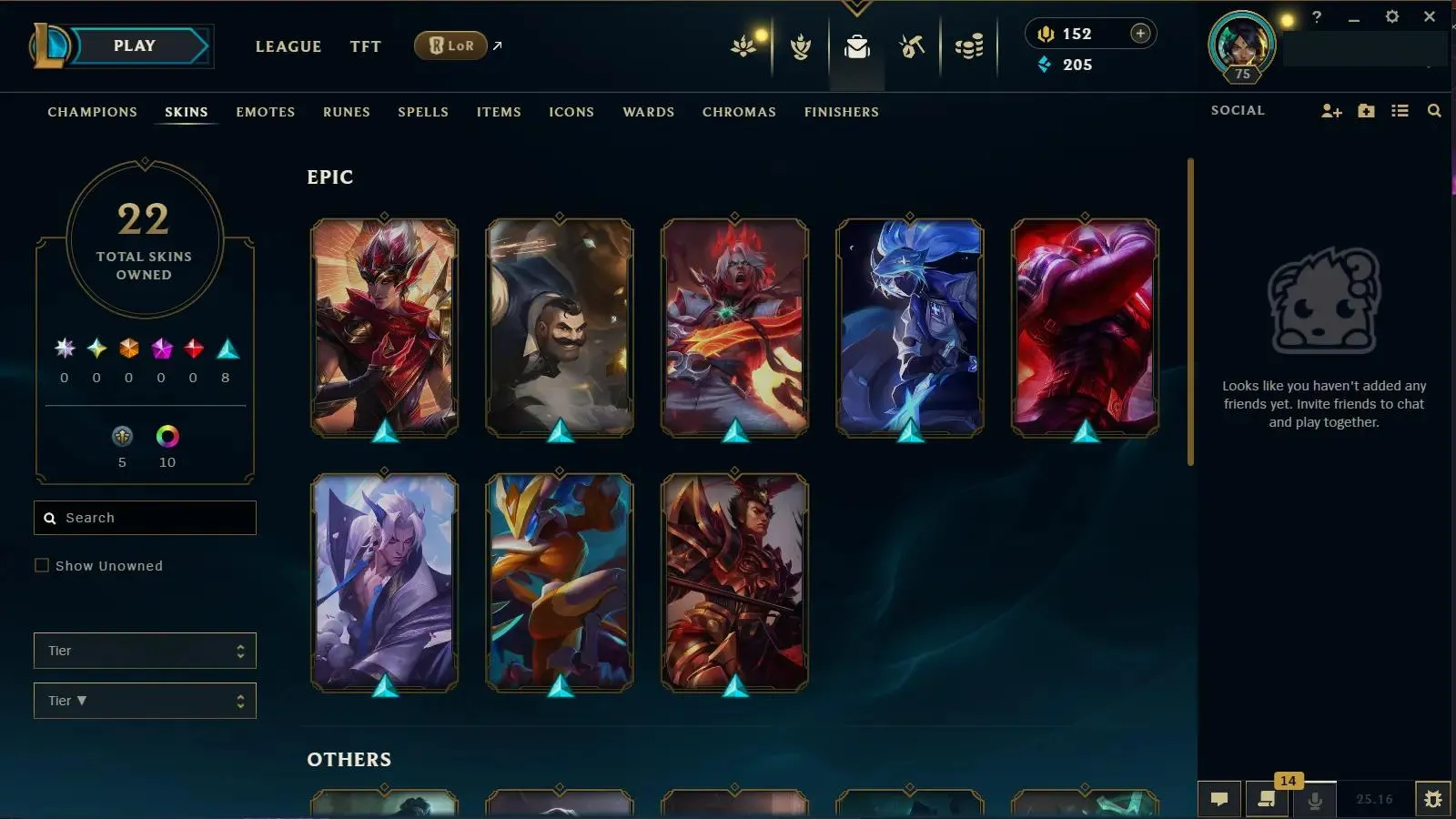Switch to the CHAMPIONS tab

click(92, 112)
